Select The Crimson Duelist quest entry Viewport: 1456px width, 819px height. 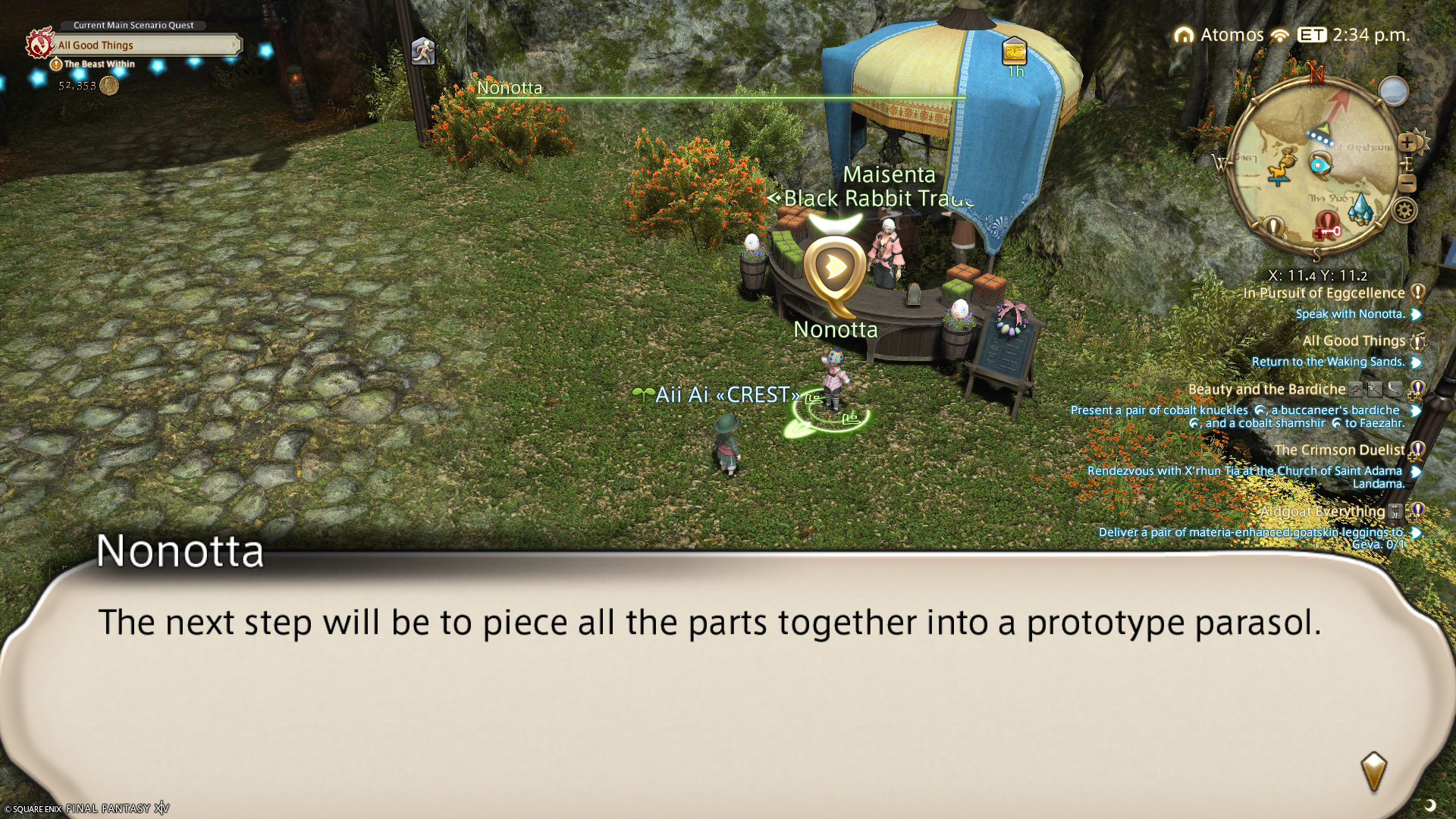[1339, 450]
